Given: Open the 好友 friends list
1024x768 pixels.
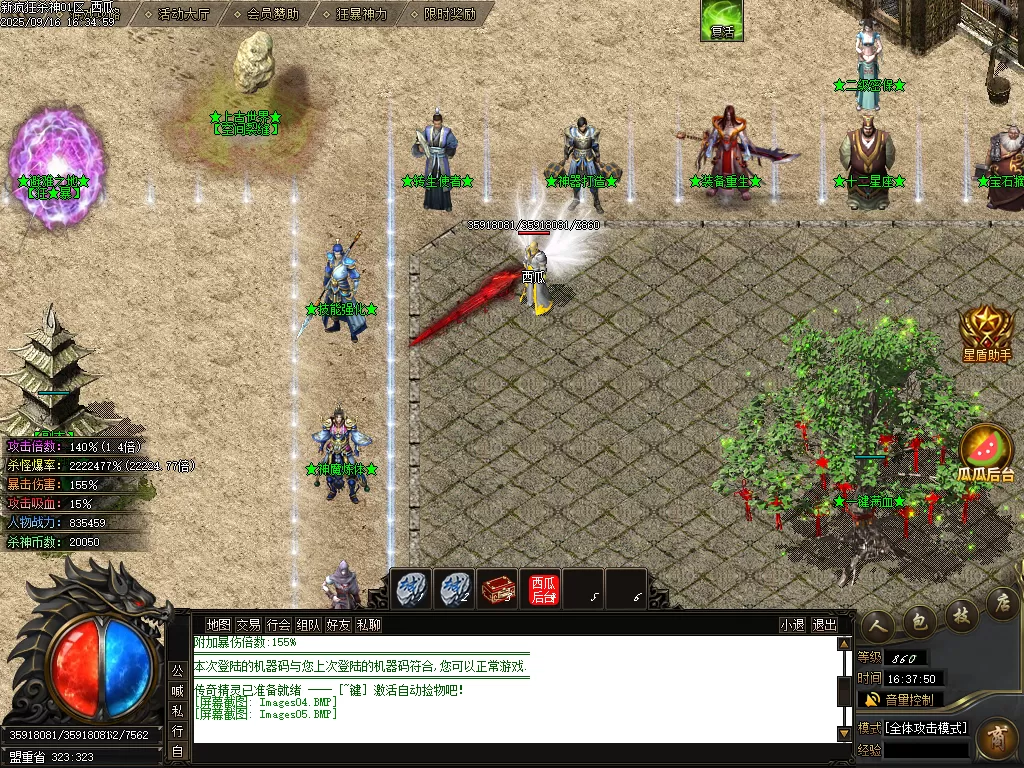Looking at the screenshot, I should pyautogui.click(x=338, y=625).
